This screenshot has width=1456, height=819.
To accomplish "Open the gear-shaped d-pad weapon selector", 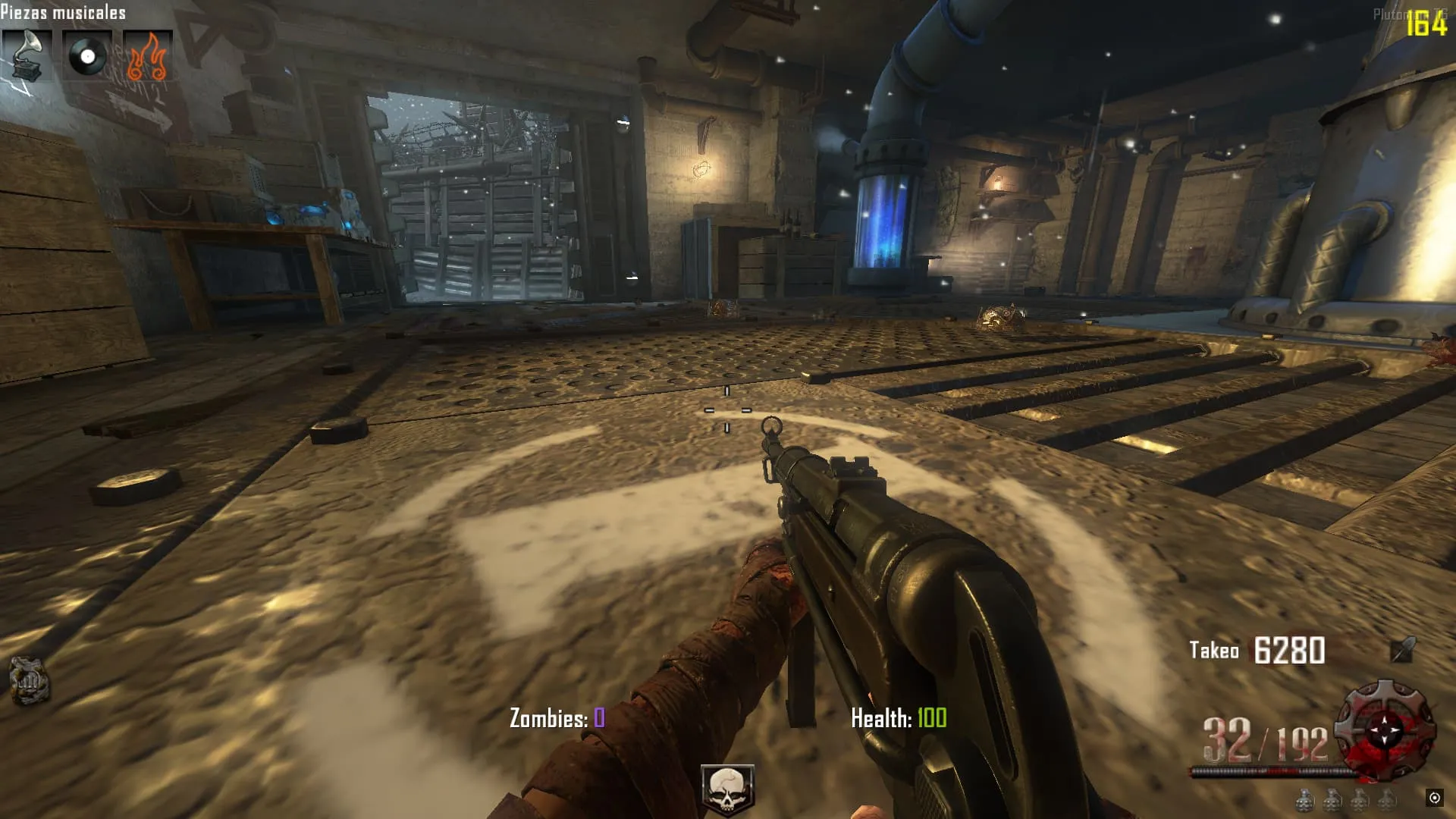I will coord(1385,730).
